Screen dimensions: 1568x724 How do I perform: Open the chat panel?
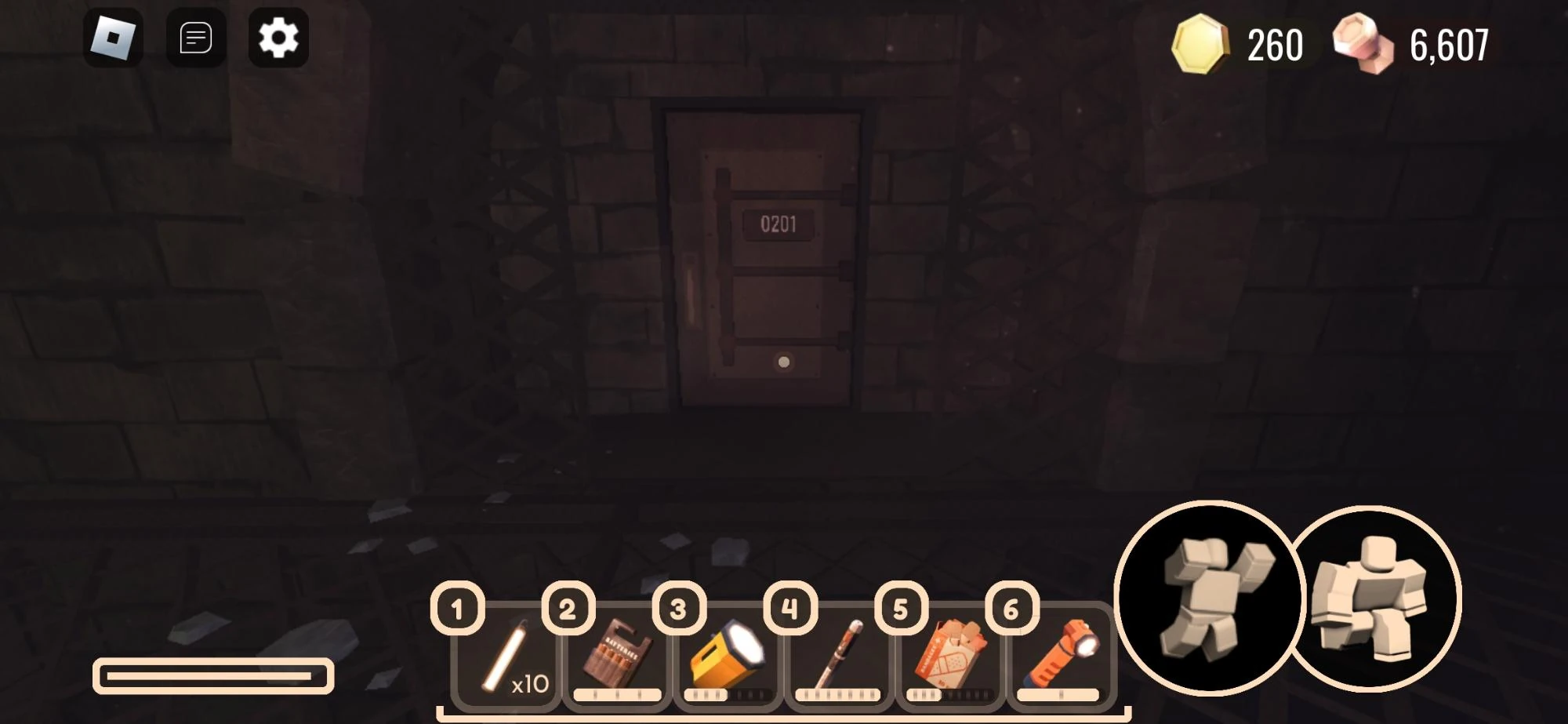tap(196, 38)
